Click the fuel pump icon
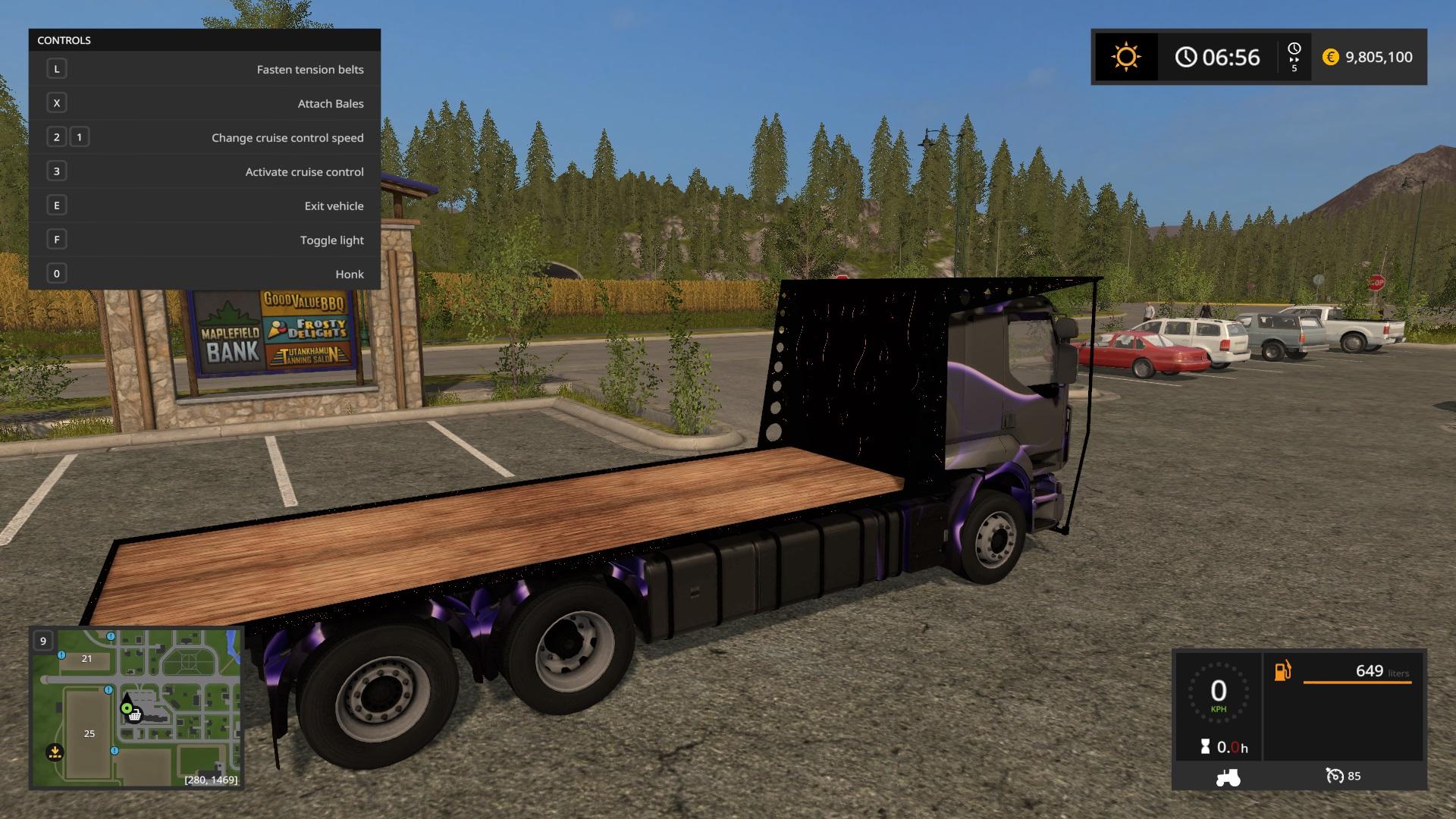This screenshot has width=1456, height=819. (x=1282, y=671)
